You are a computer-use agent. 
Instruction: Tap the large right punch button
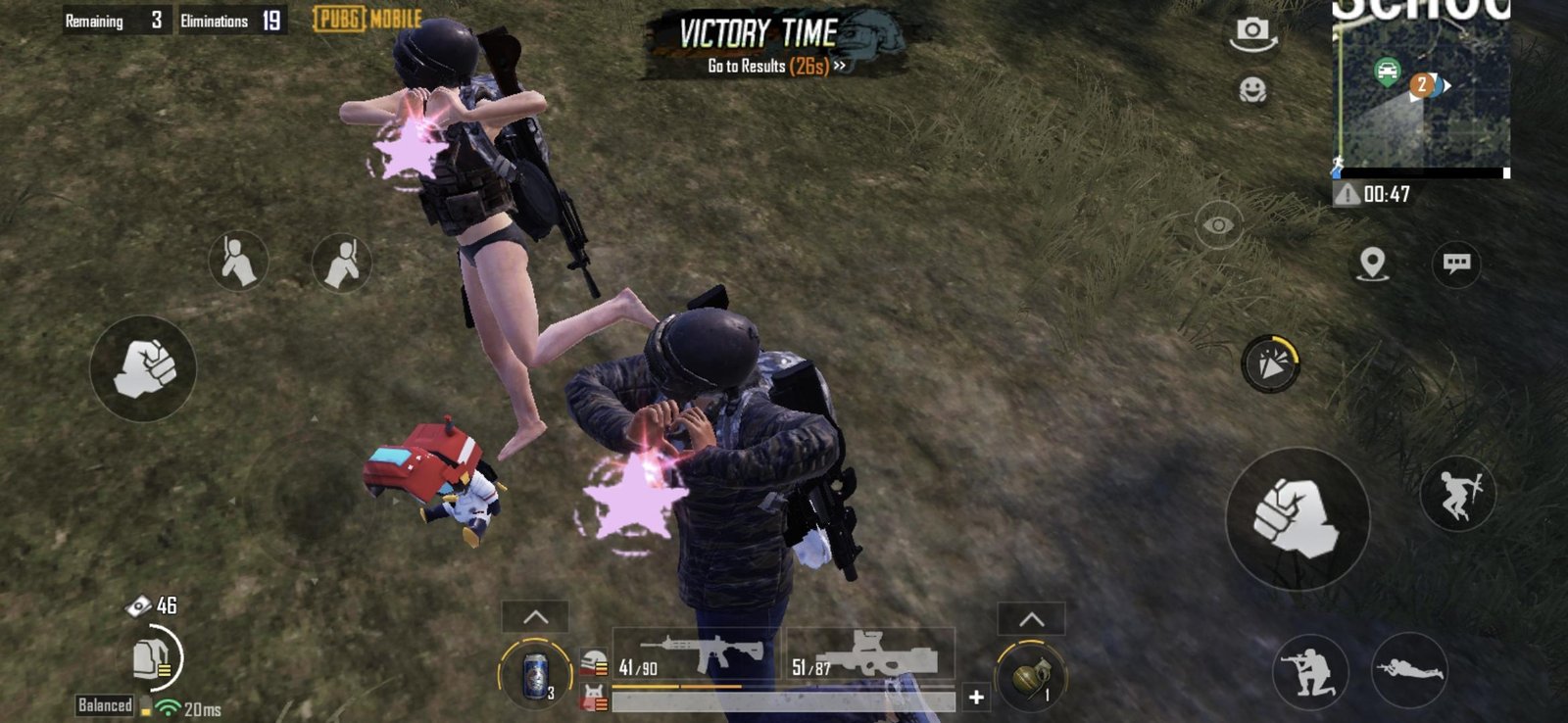click(1297, 518)
